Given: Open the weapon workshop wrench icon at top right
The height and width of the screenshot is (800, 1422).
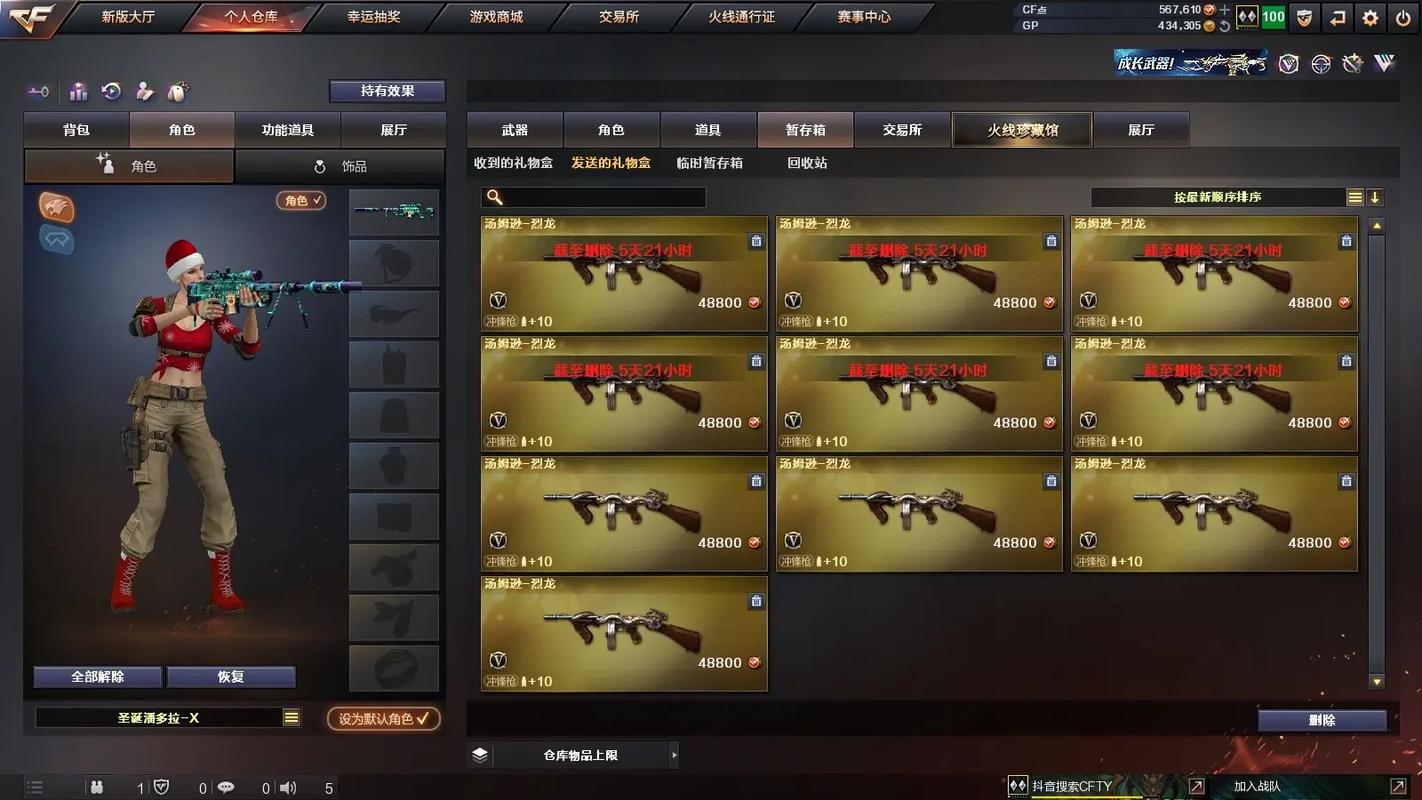Looking at the screenshot, I should coord(1351,62).
